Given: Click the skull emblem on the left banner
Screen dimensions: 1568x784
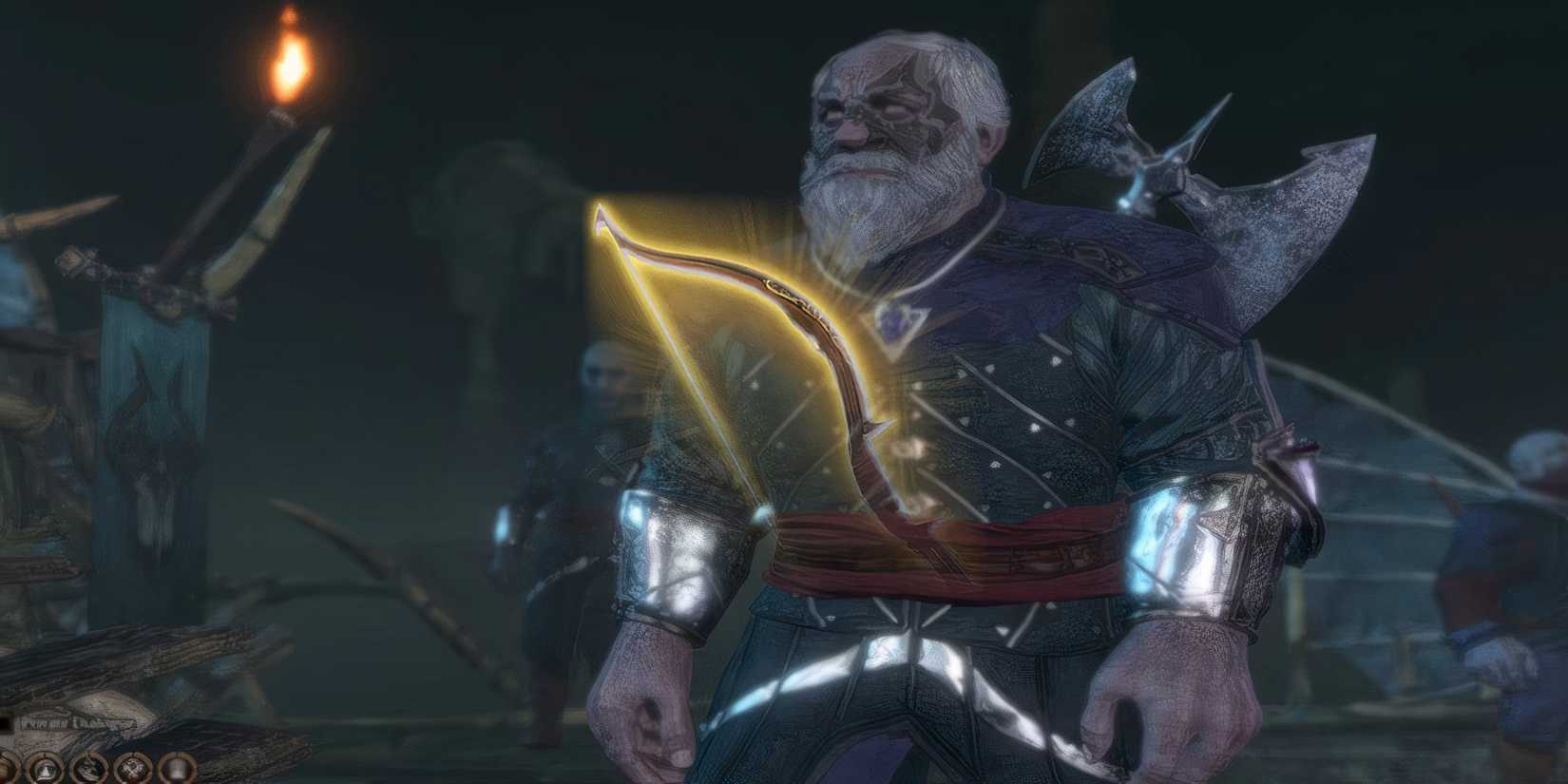Looking at the screenshot, I should pos(152,466).
